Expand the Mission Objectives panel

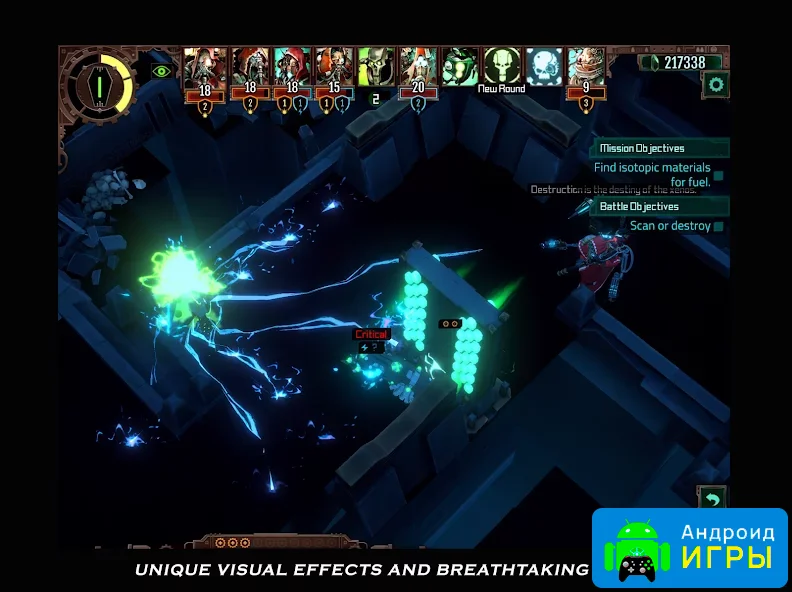coord(660,148)
